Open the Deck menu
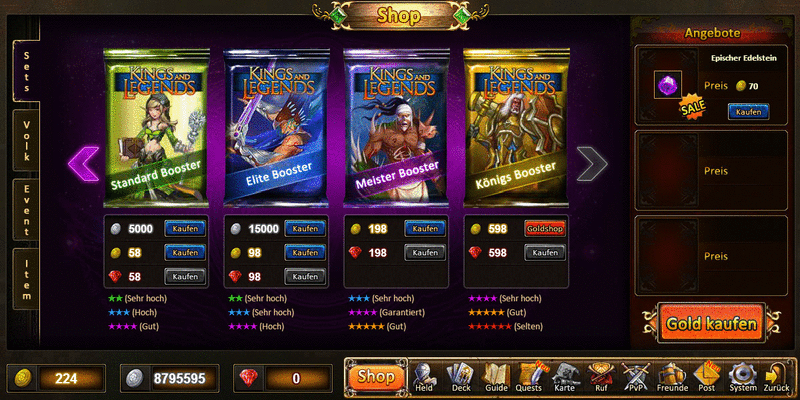Viewport: 800px width, 400px height. pos(459,376)
